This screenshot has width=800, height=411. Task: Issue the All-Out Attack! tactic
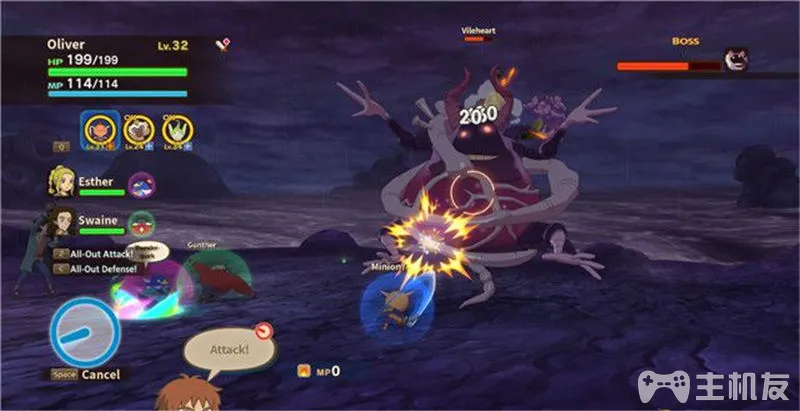tap(98, 255)
